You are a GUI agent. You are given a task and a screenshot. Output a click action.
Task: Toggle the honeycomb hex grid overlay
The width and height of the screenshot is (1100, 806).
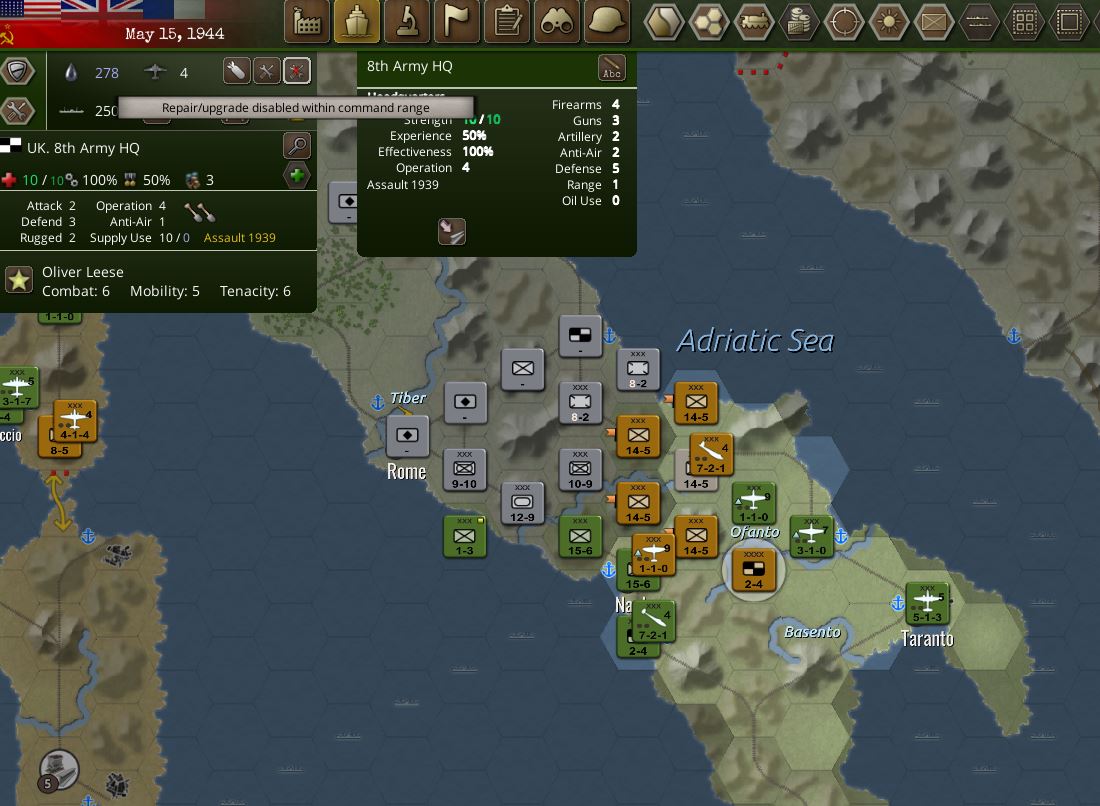coord(709,20)
